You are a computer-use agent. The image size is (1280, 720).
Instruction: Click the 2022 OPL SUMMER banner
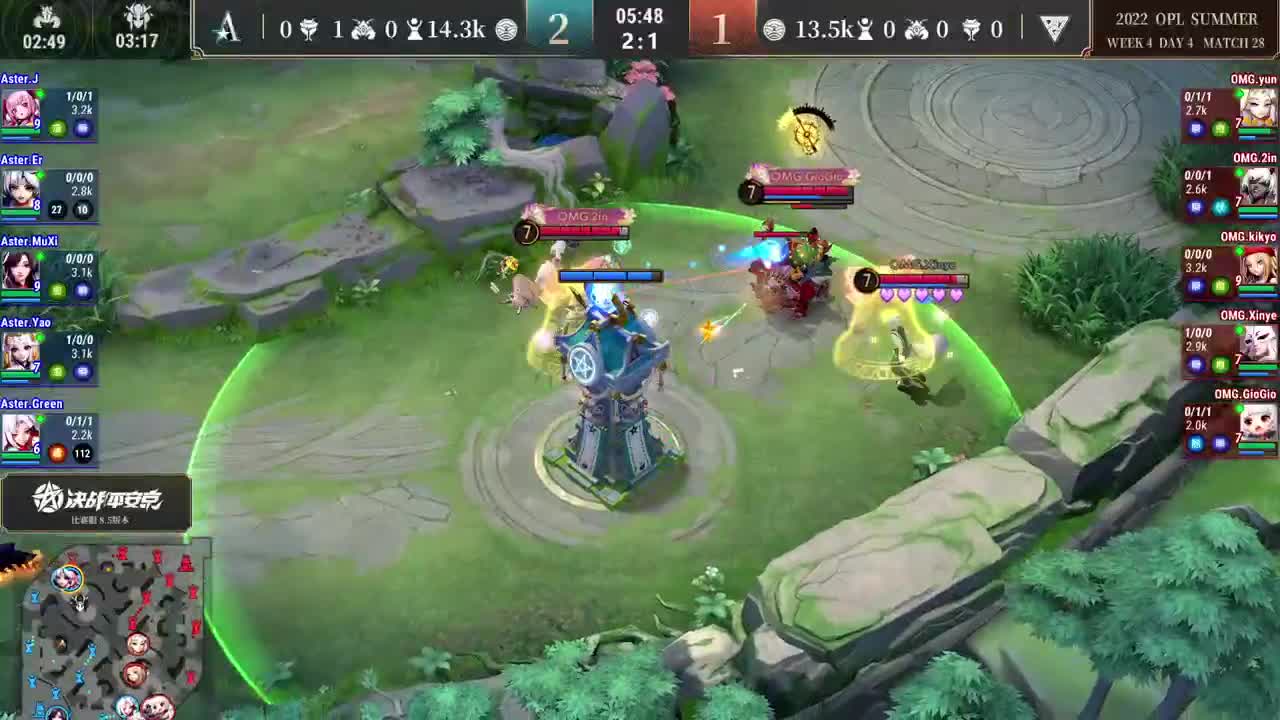point(1185,18)
